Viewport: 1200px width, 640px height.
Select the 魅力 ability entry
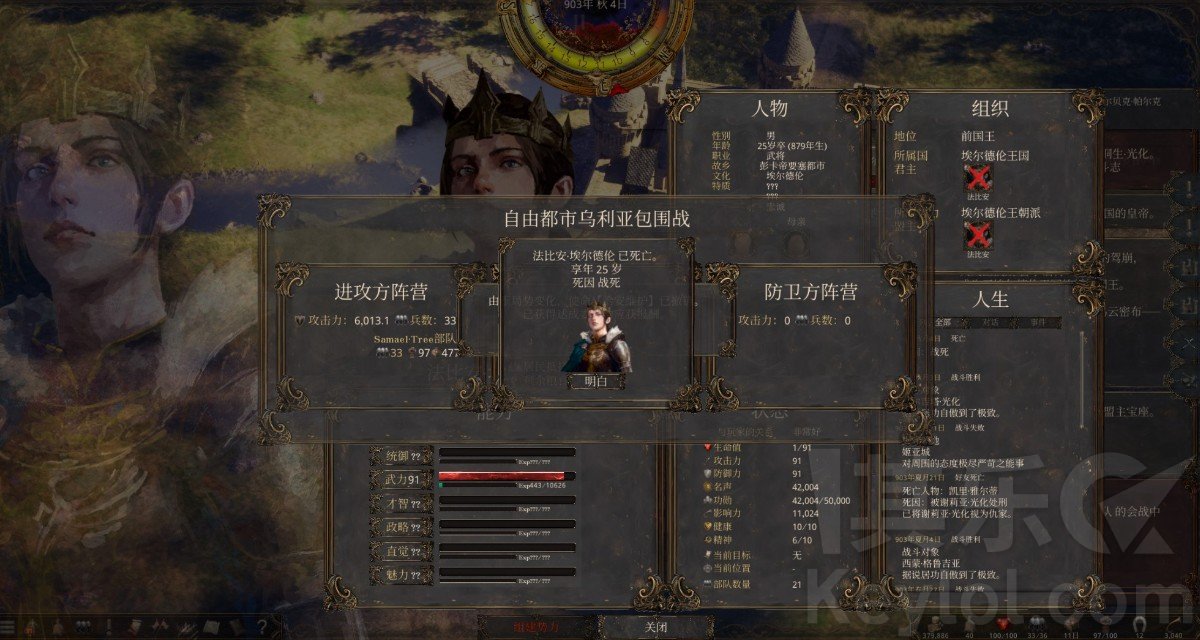pos(402,575)
